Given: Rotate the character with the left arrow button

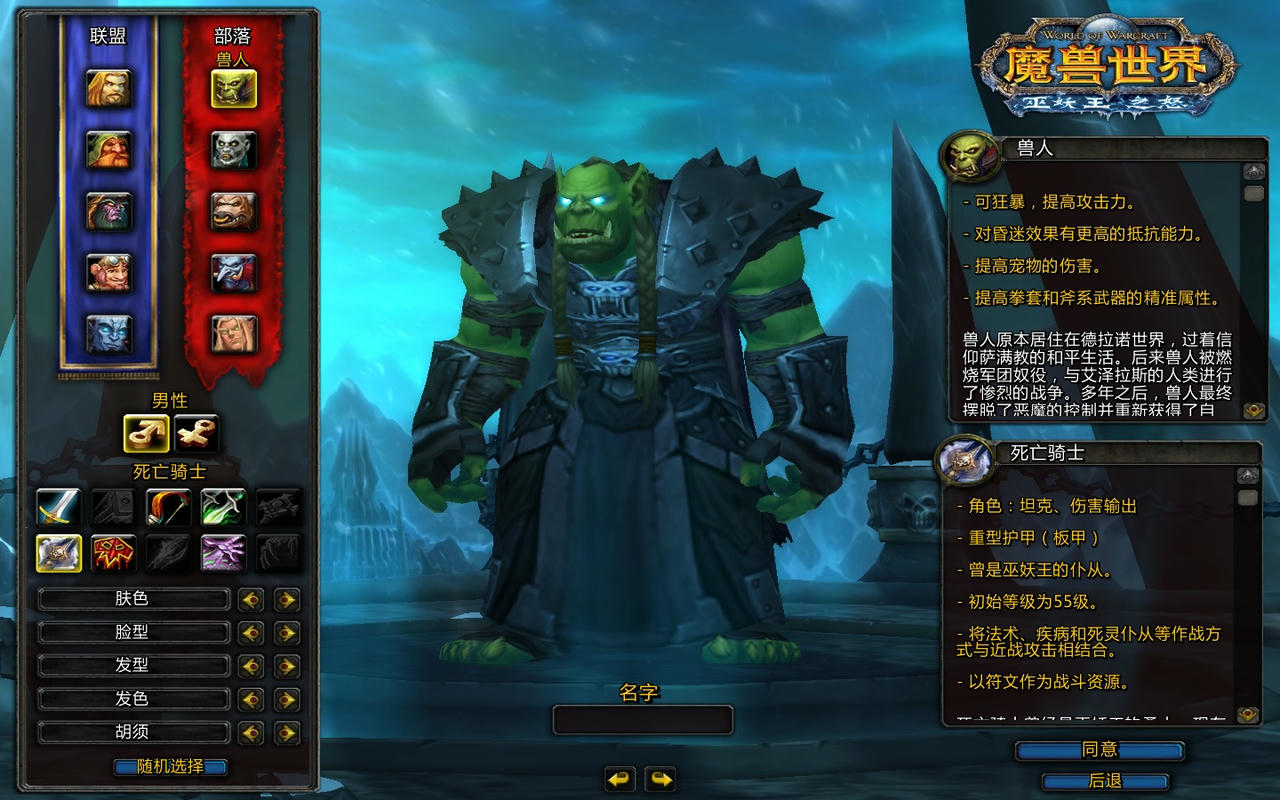Looking at the screenshot, I should pos(620,778).
